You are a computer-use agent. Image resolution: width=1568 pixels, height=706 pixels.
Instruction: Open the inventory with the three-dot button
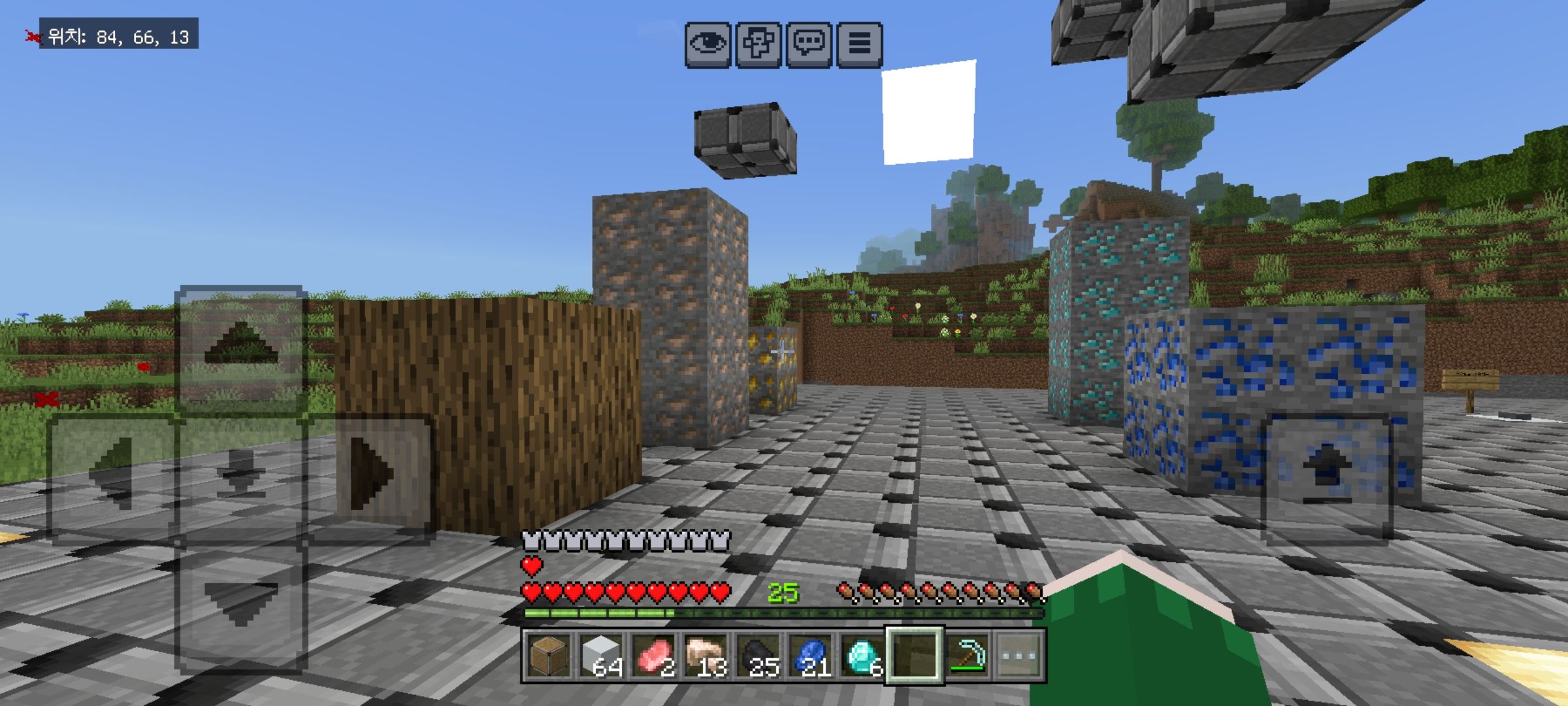pyautogui.click(x=1019, y=656)
